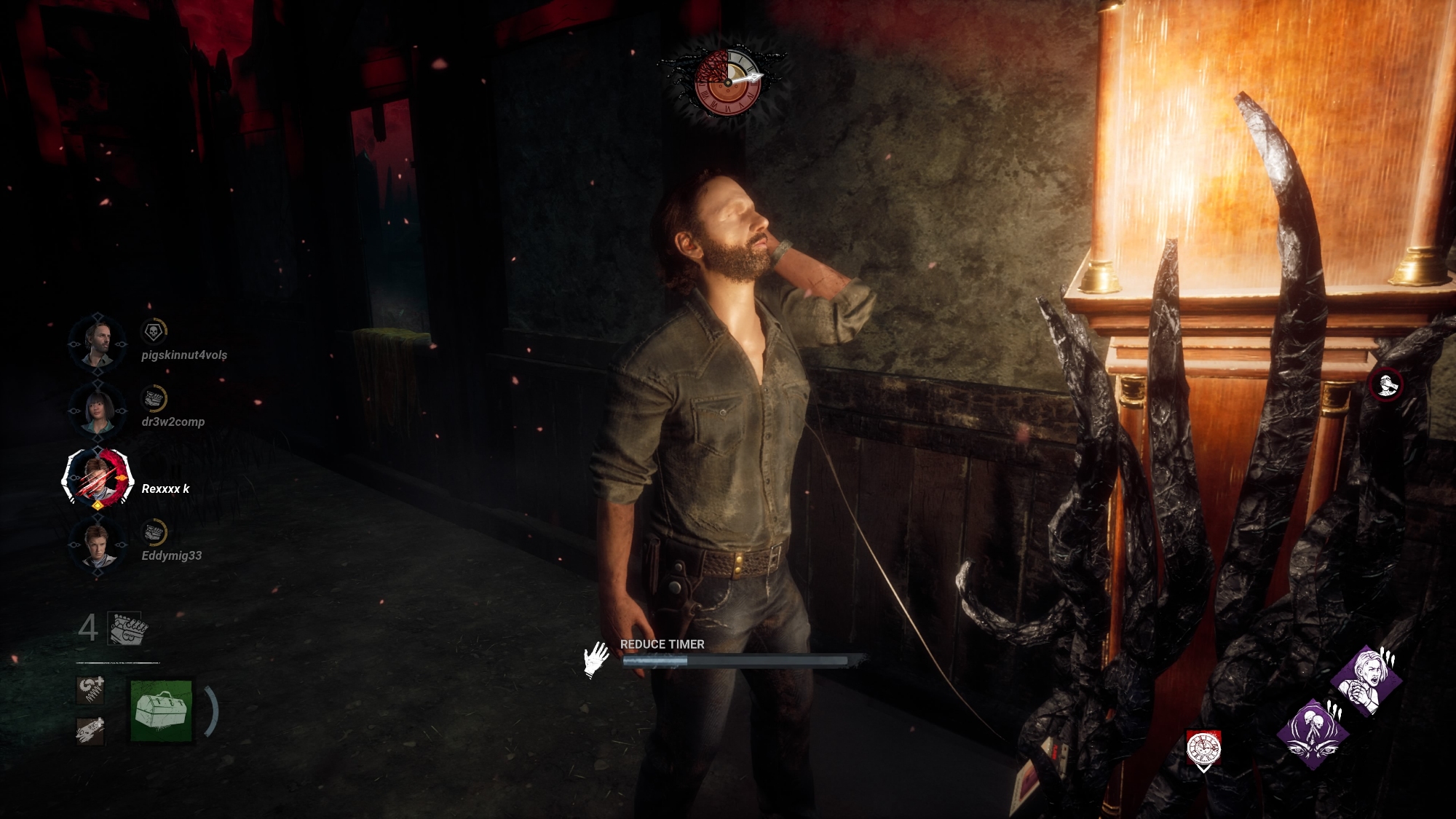
Task: Select dr3w2comp survivor portrait
Action: 98,409
